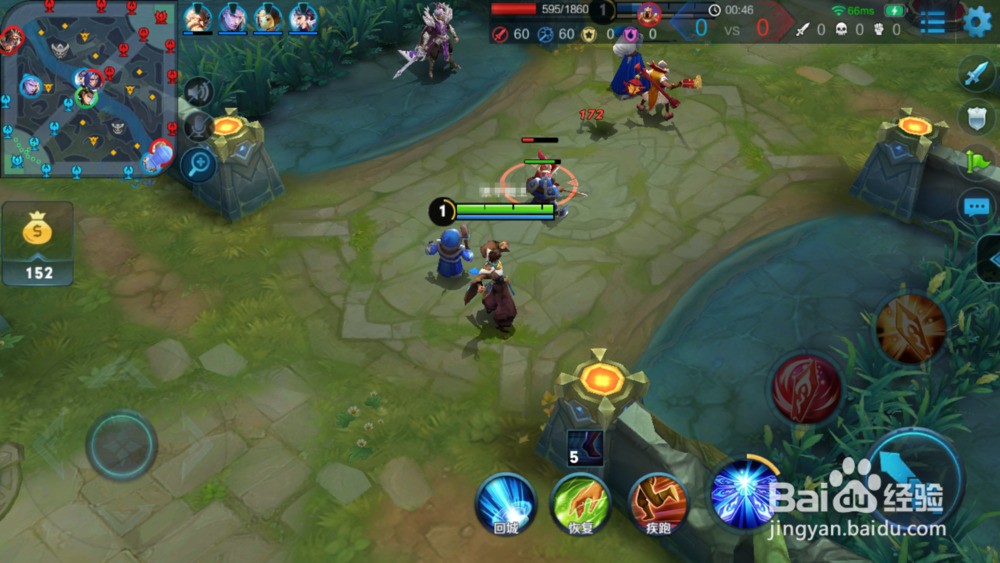Screen dimensions: 1000x563
Task: Tap the virtual movement joystick
Action: pyautogui.click(x=122, y=445)
